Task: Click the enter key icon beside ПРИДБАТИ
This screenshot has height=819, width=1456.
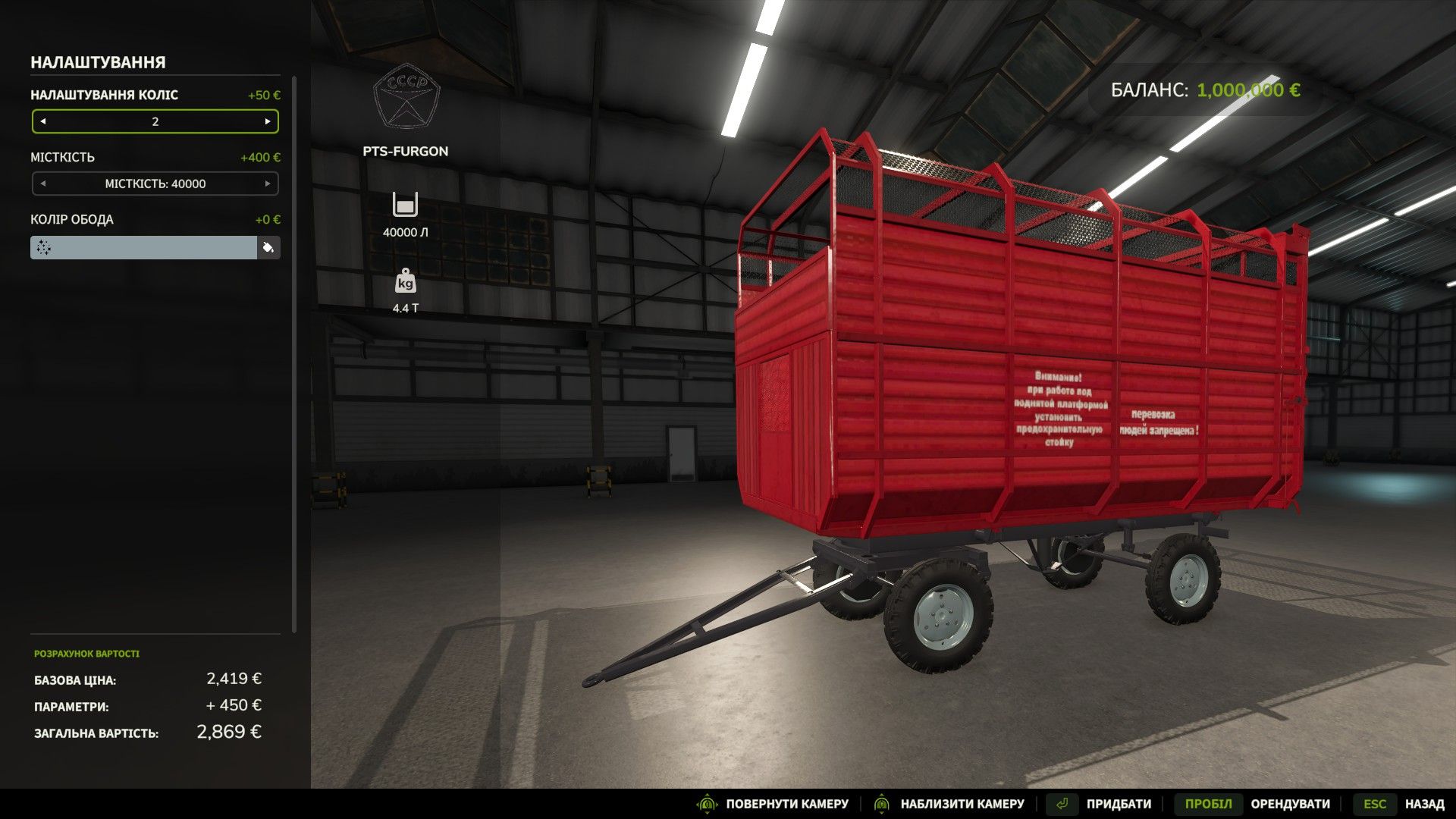Action: click(1064, 803)
